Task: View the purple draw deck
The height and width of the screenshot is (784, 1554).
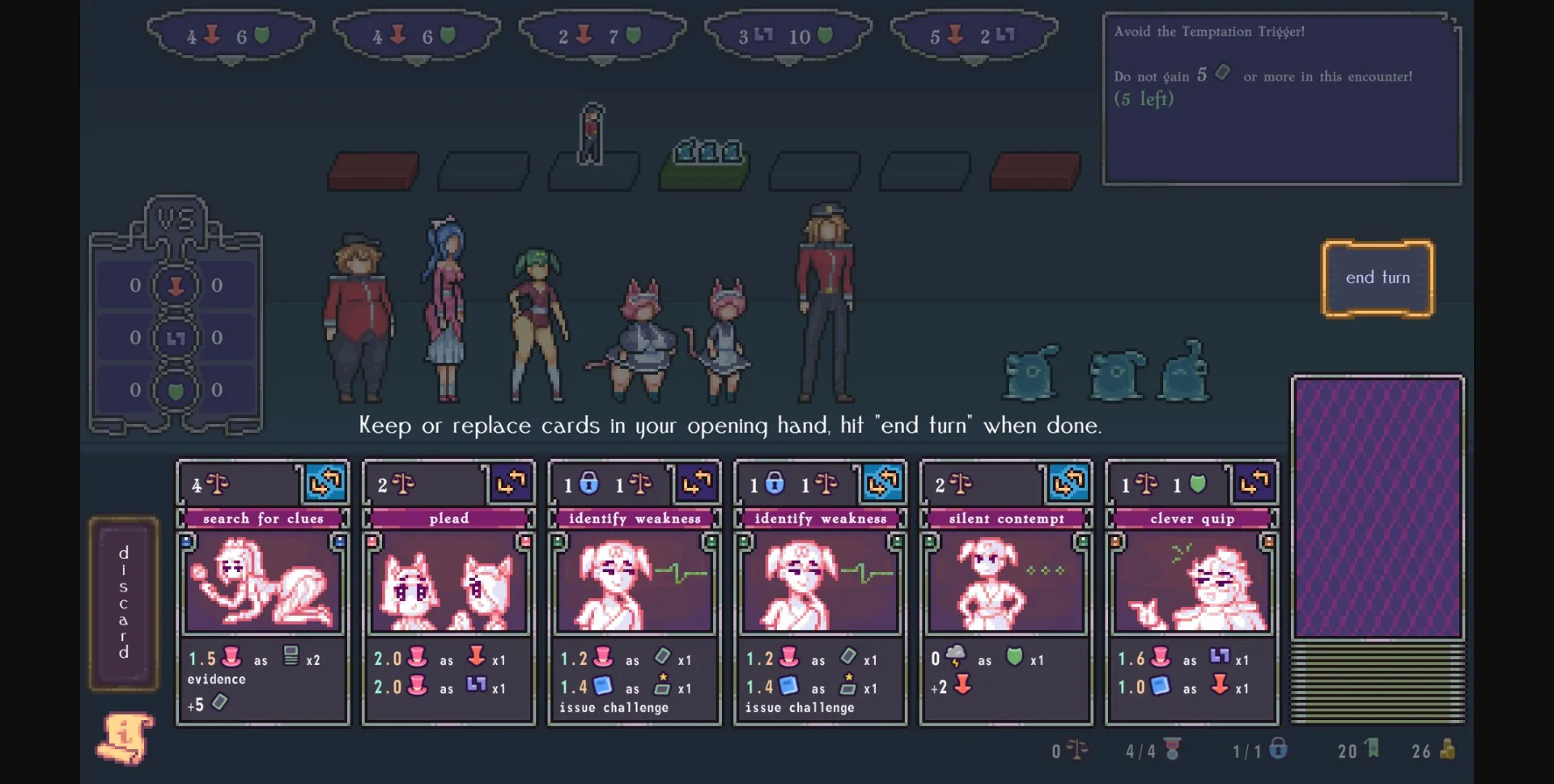Action: click(x=1378, y=508)
